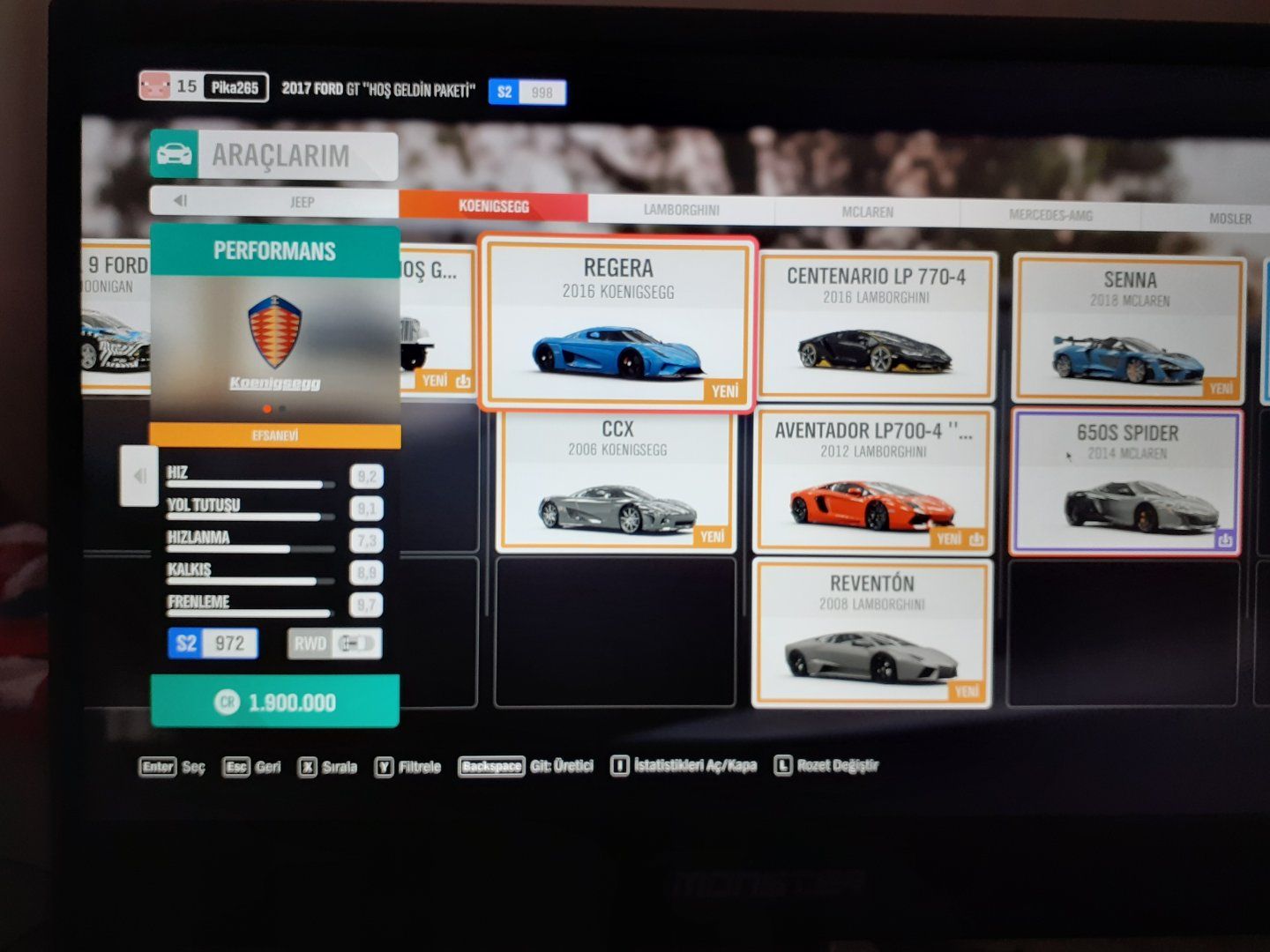
Task: Choose the CCX 2006 Koenigsegg car
Action: point(616,480)
